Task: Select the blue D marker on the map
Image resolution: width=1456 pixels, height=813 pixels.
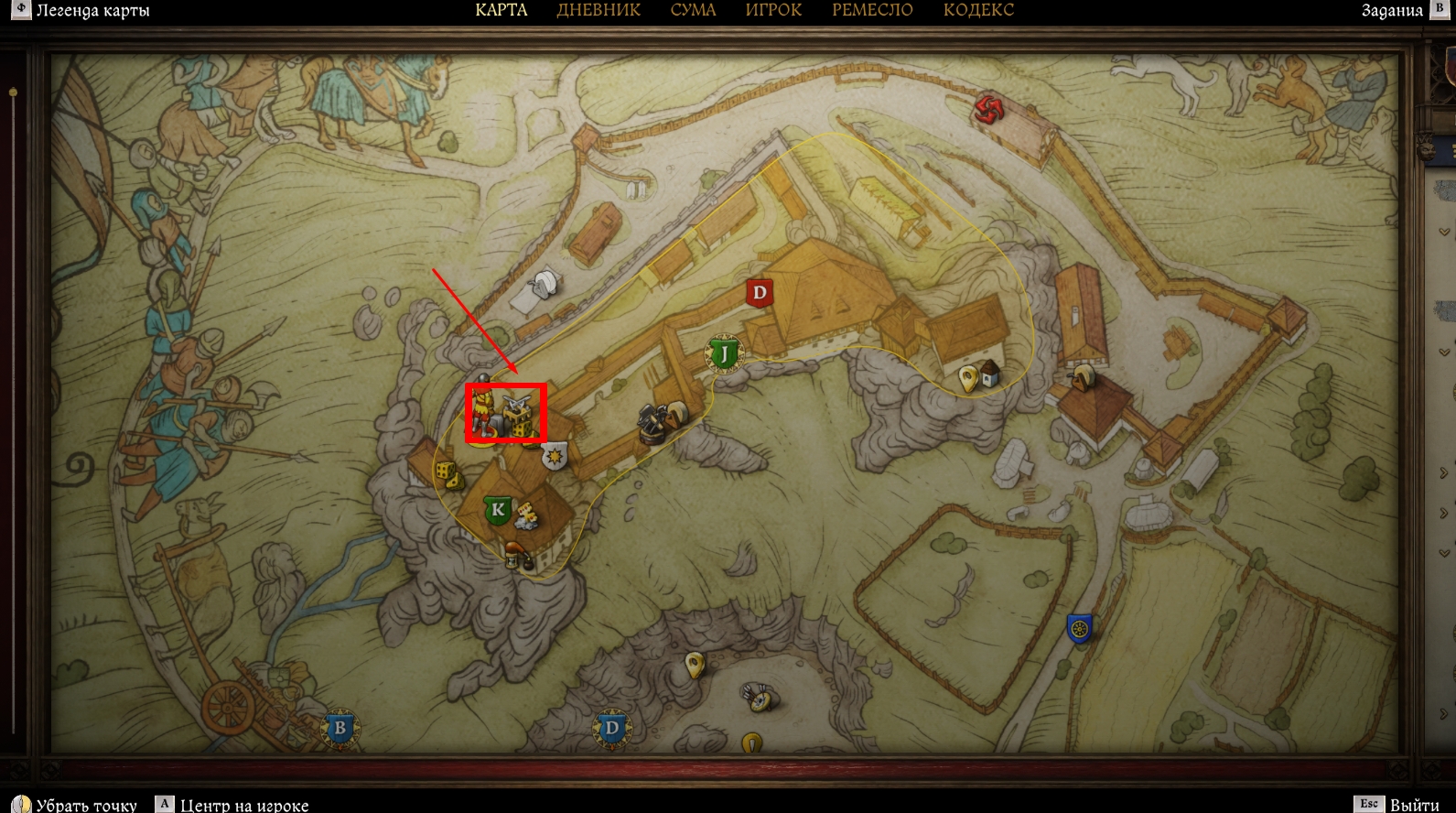Action: (611, 730)
